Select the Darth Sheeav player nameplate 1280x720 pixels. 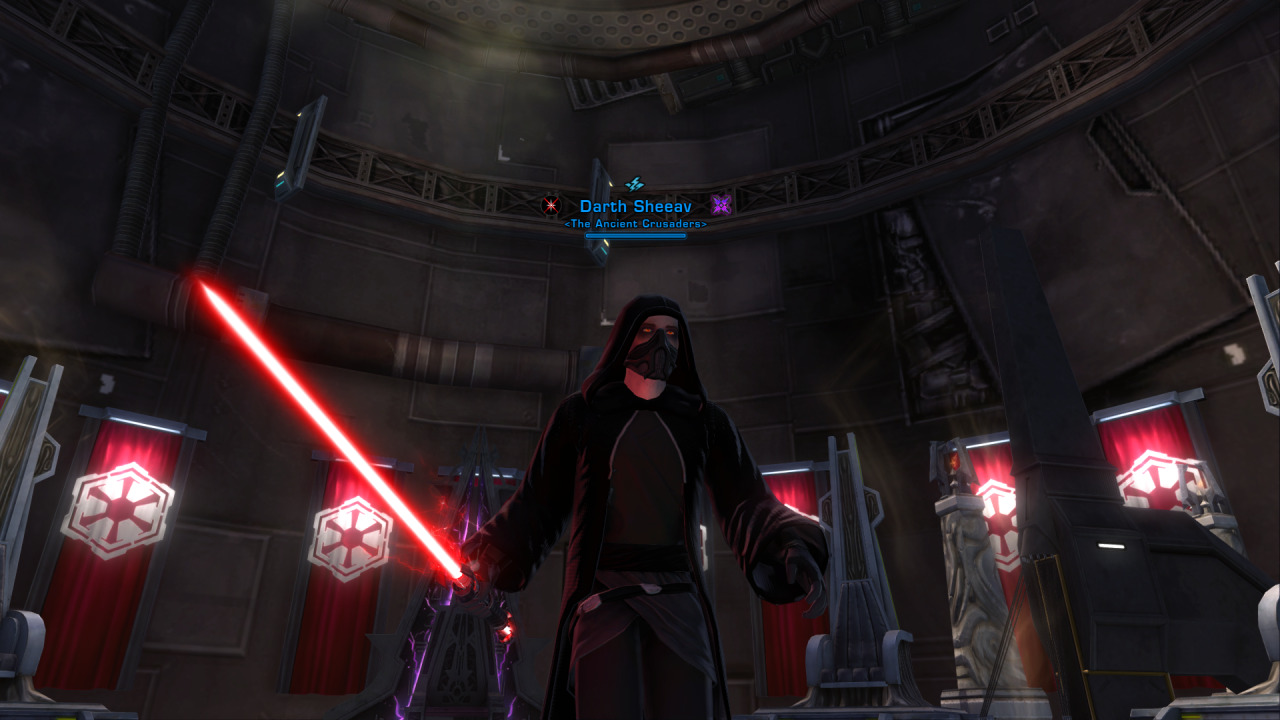635,206
